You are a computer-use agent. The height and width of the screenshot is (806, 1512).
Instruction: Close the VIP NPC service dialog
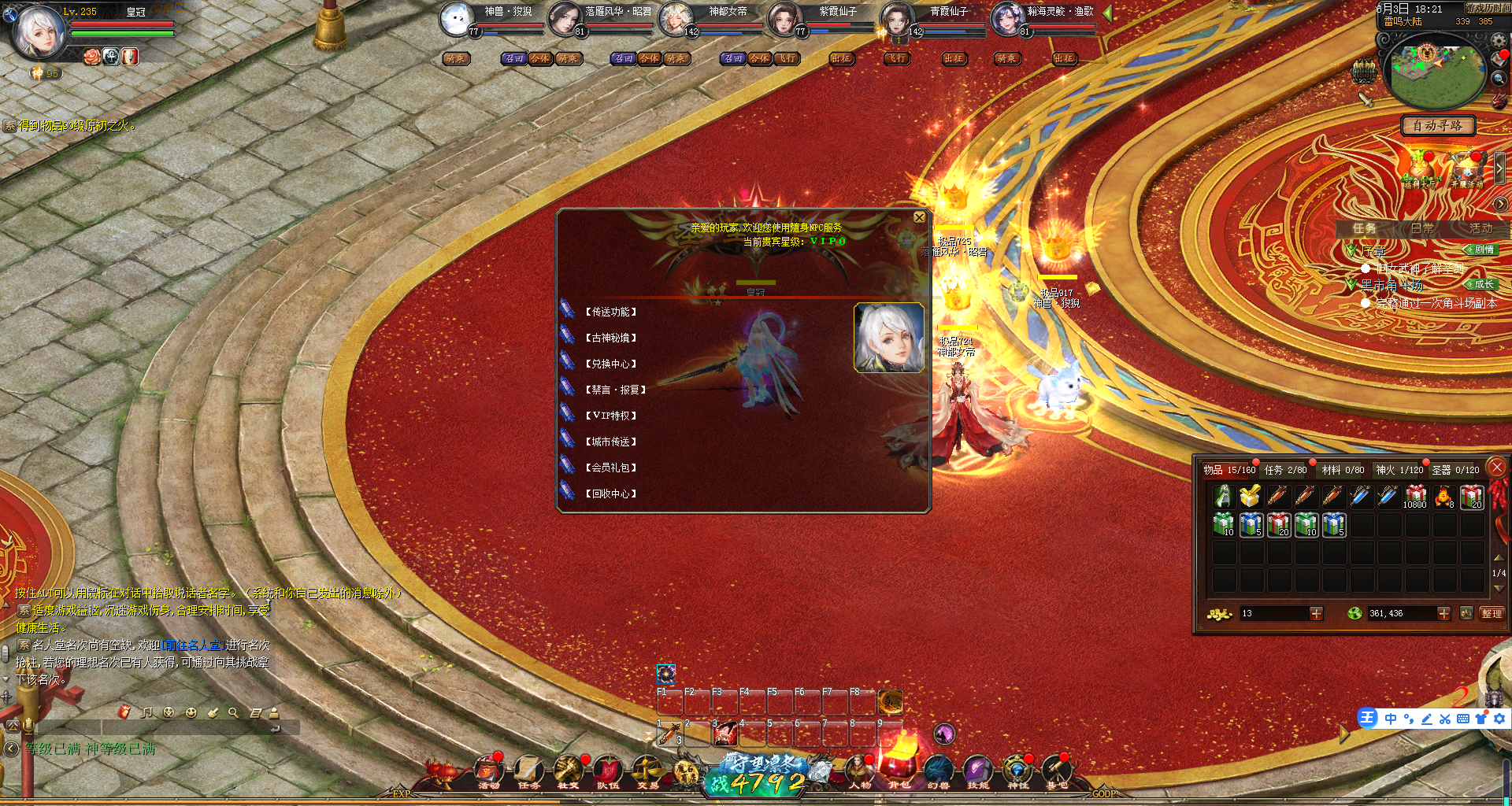tap(919, 217)
